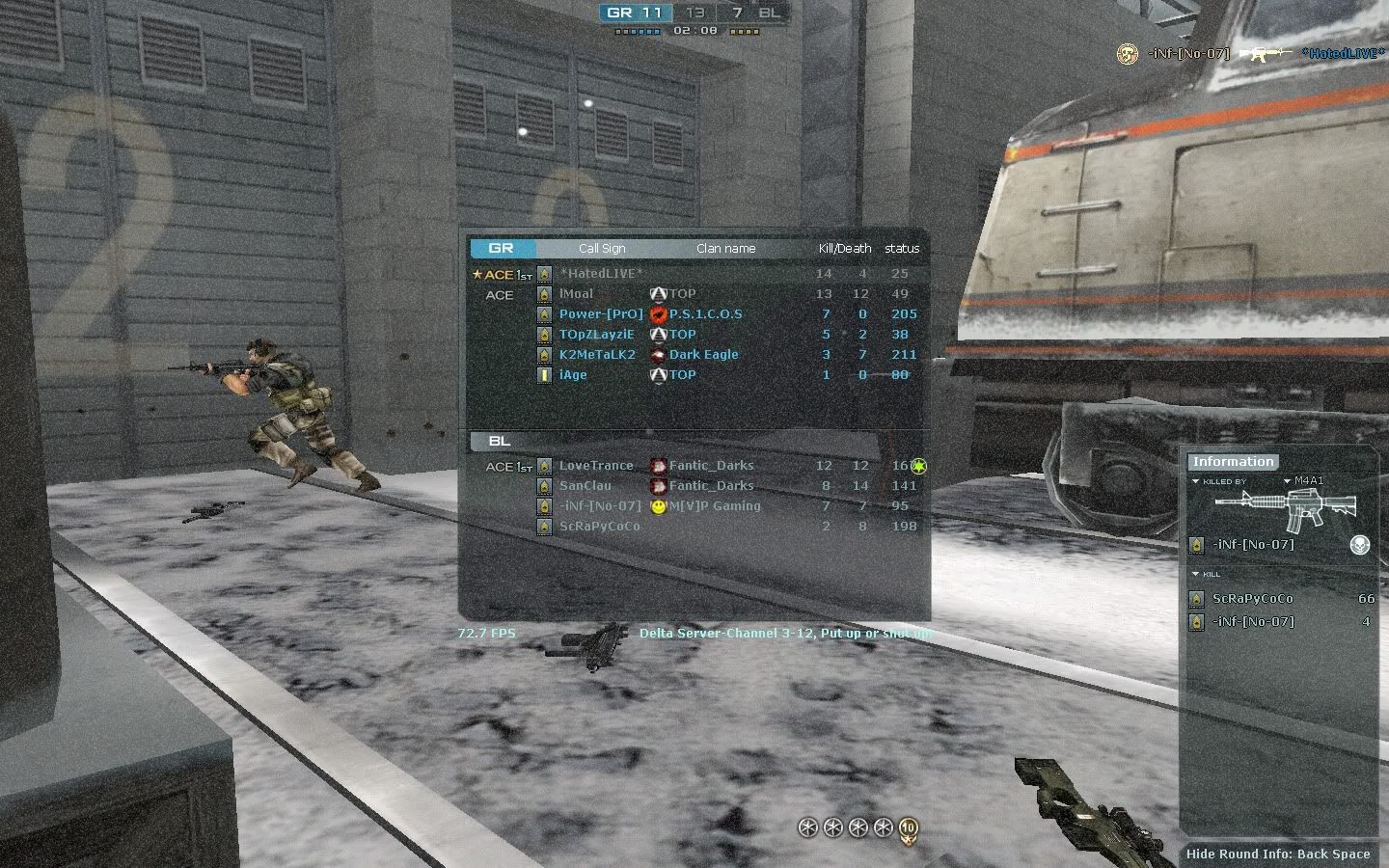
Task: Select the Dark Eagle clan emblem
Action: (x=658, y=354)
